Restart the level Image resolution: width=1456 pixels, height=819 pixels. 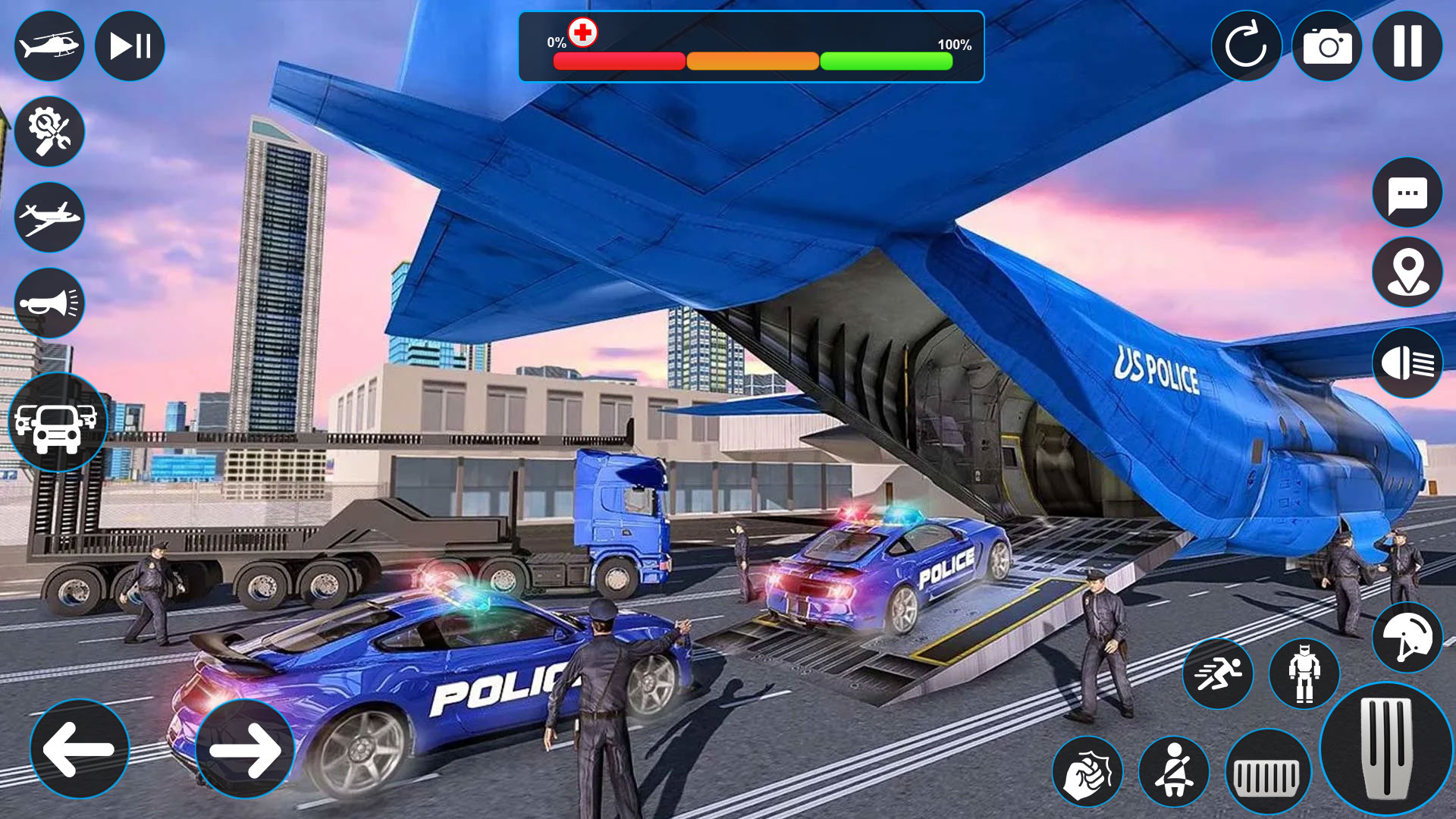[1247, 46]
